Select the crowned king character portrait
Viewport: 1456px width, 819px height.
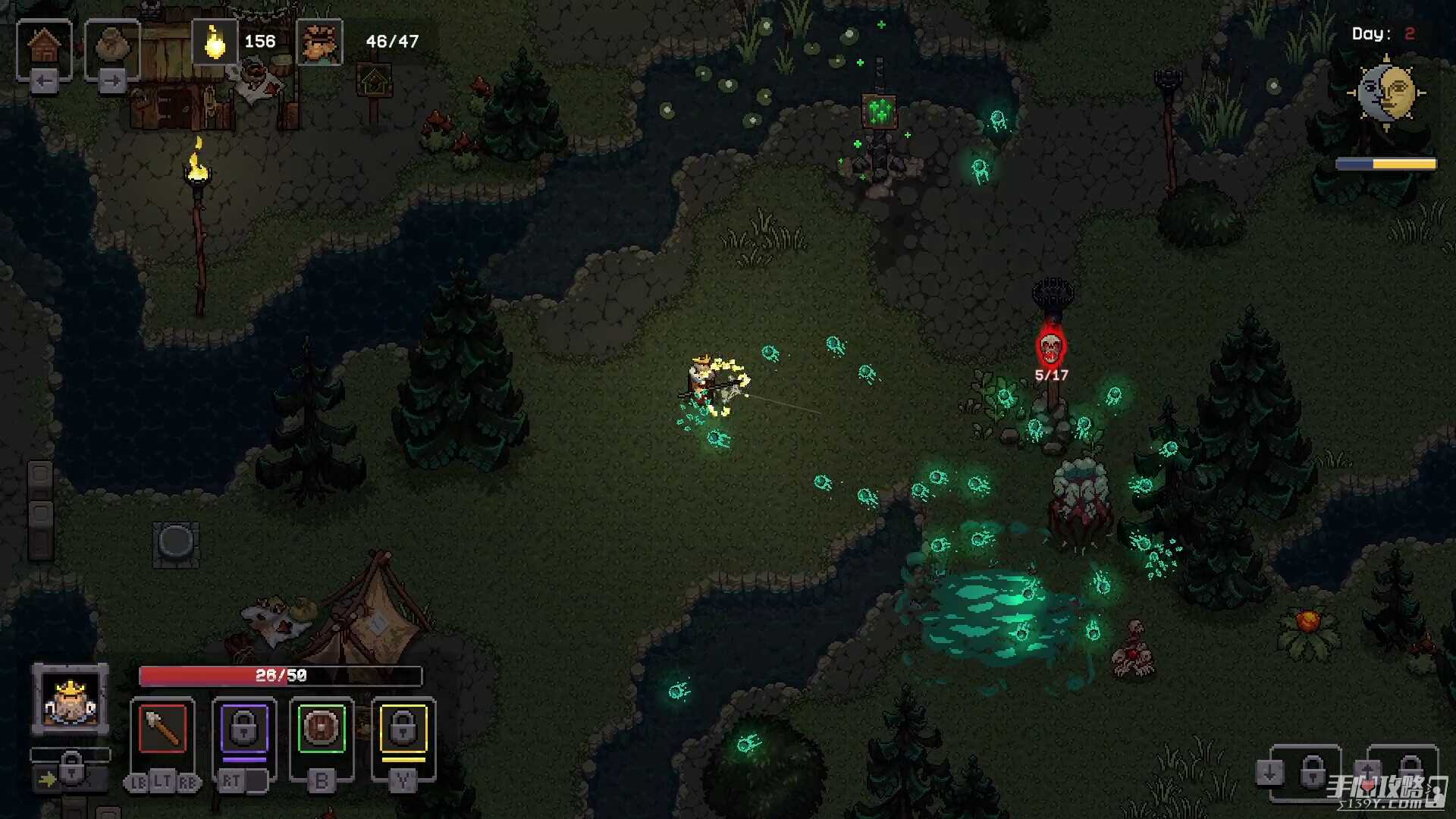[x=70, y=699]
